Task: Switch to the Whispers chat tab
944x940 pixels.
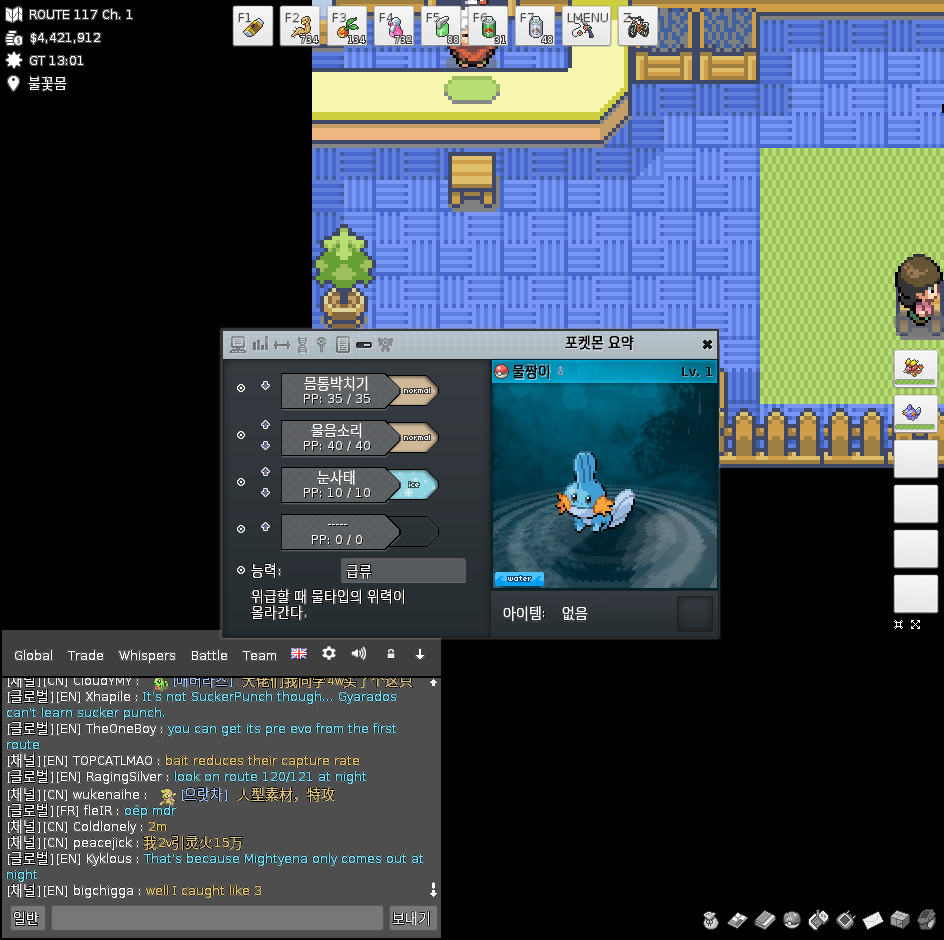Action: pos(147,655)
